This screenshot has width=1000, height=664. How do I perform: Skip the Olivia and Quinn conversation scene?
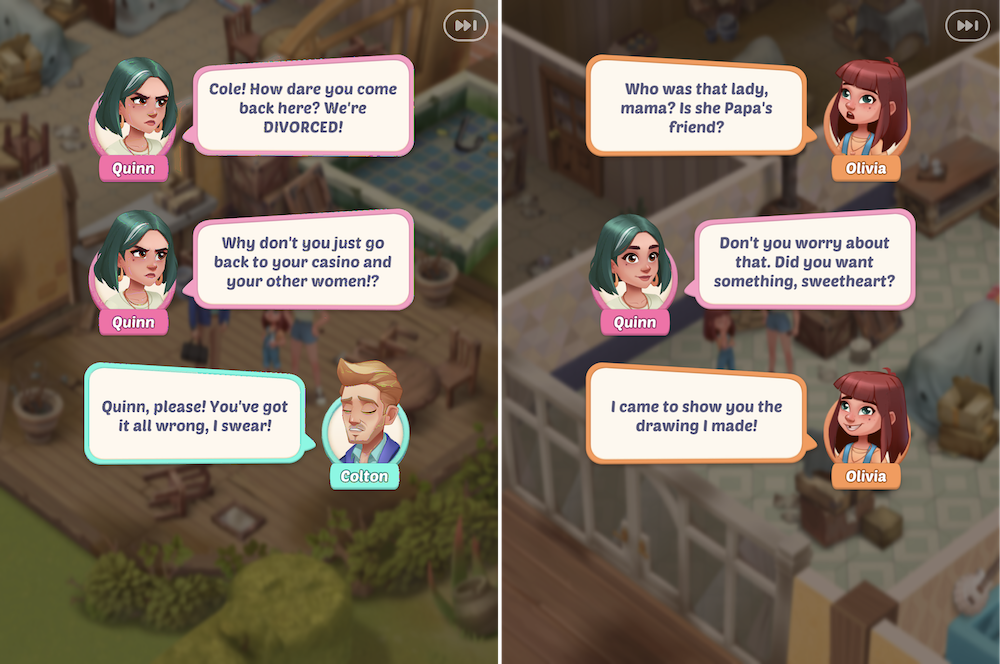(x=967, y=25)
